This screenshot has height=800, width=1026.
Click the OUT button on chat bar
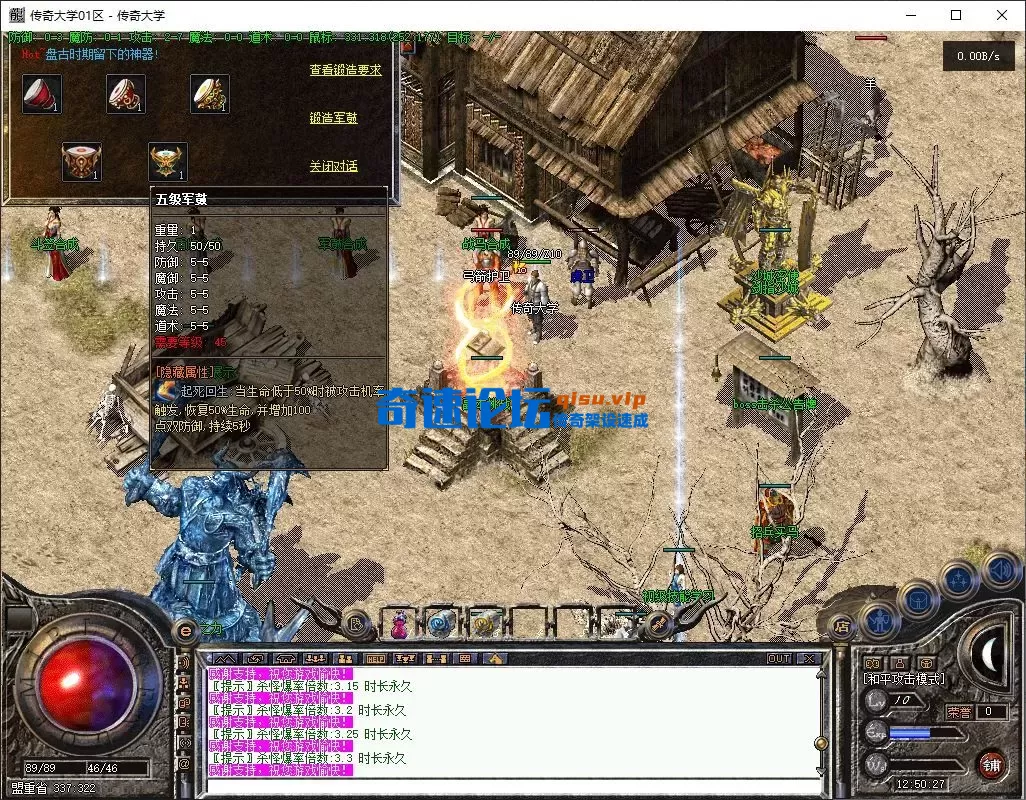[778, 659]
